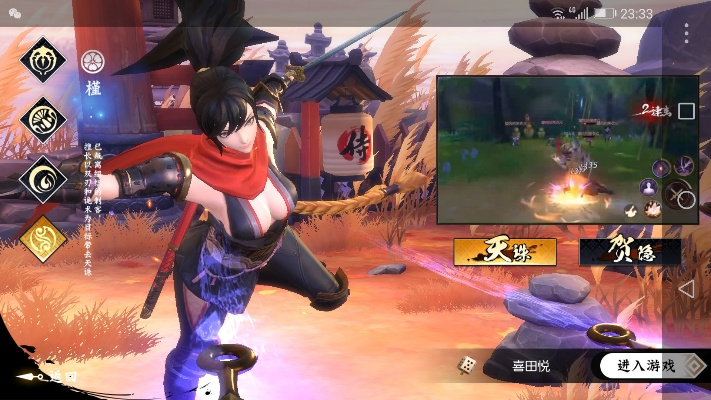Tap the Android back triangle button
This screenshot has height=400, width=711.
pos(686,289)
